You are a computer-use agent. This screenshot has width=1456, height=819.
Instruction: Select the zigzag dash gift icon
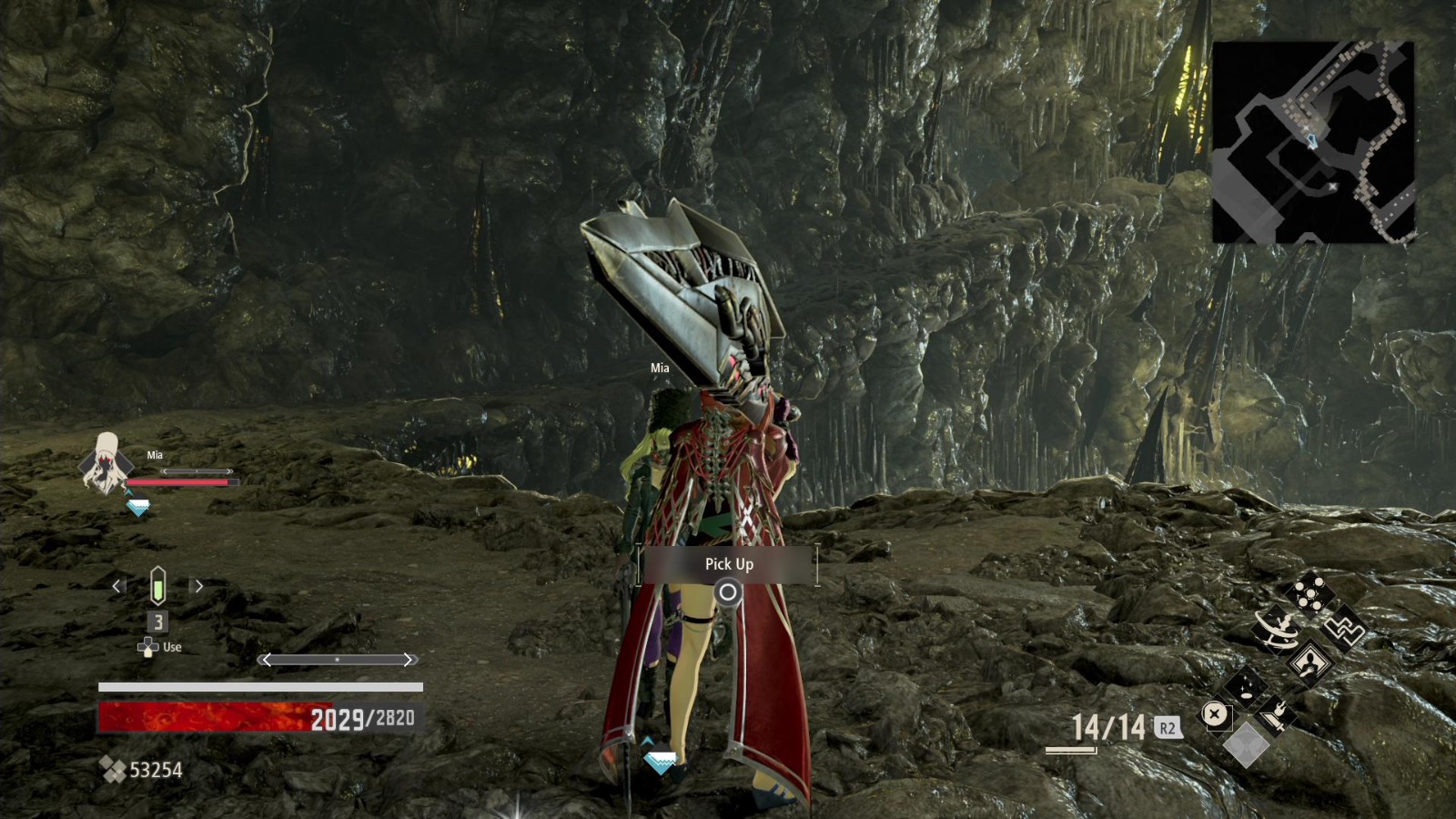[1346, 628]
